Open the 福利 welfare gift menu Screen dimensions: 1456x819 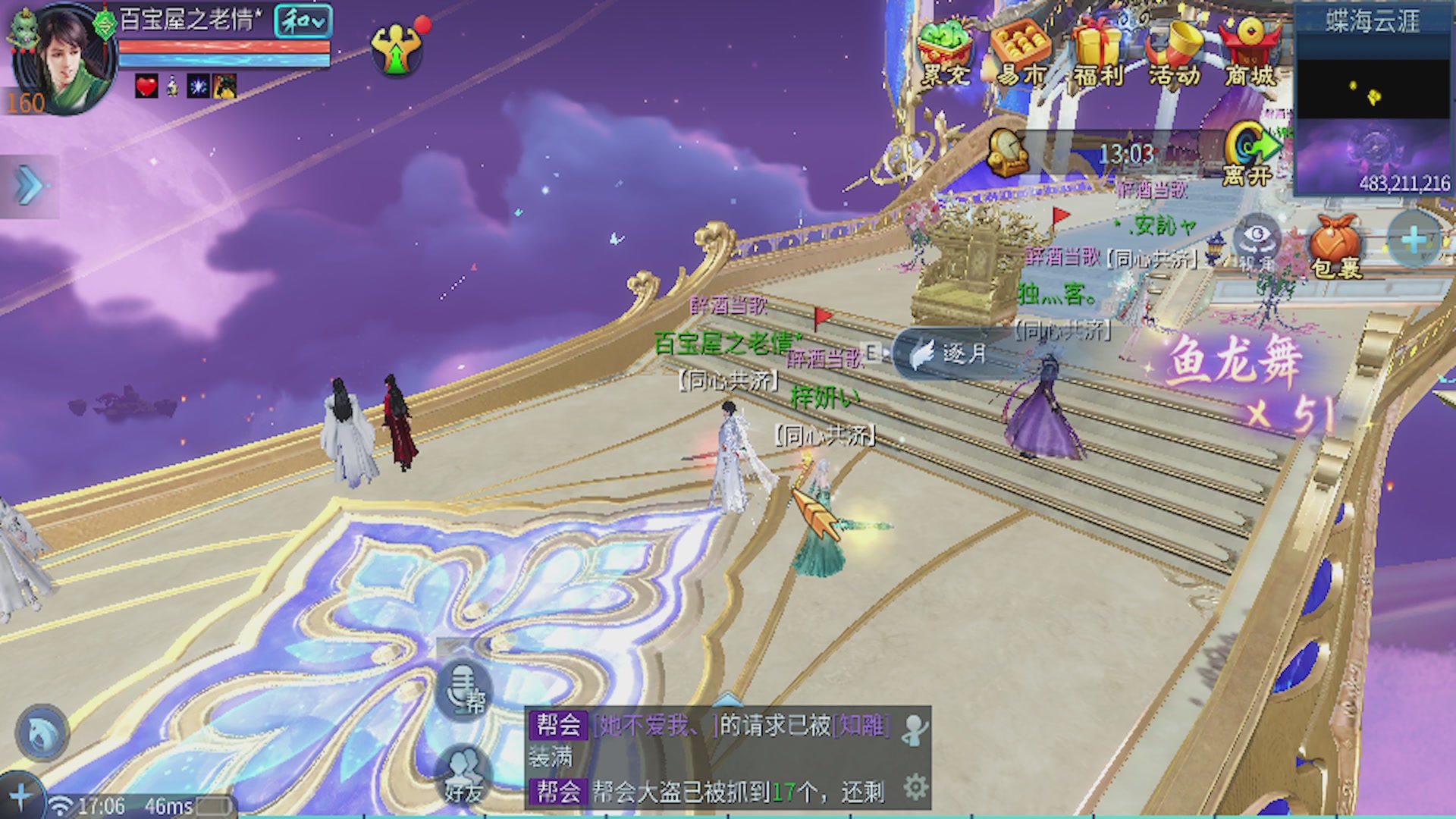1097,52
